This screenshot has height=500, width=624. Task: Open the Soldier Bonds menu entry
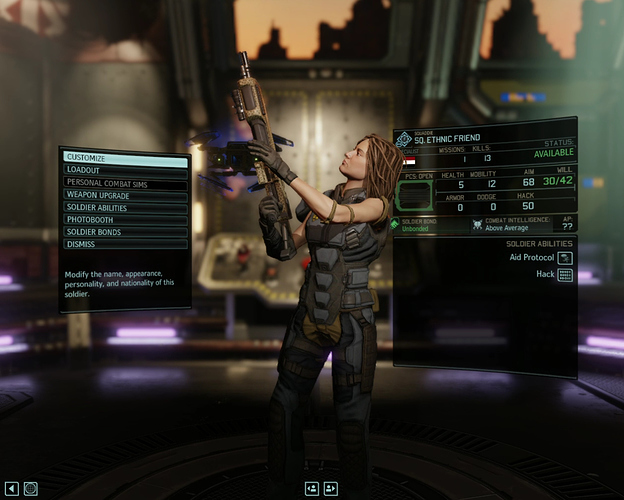tap(125, 231)
